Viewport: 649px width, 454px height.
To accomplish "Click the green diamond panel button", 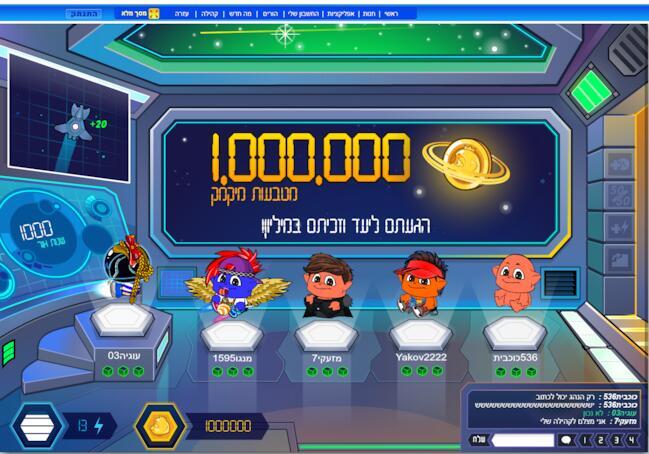I will [590, 92].
